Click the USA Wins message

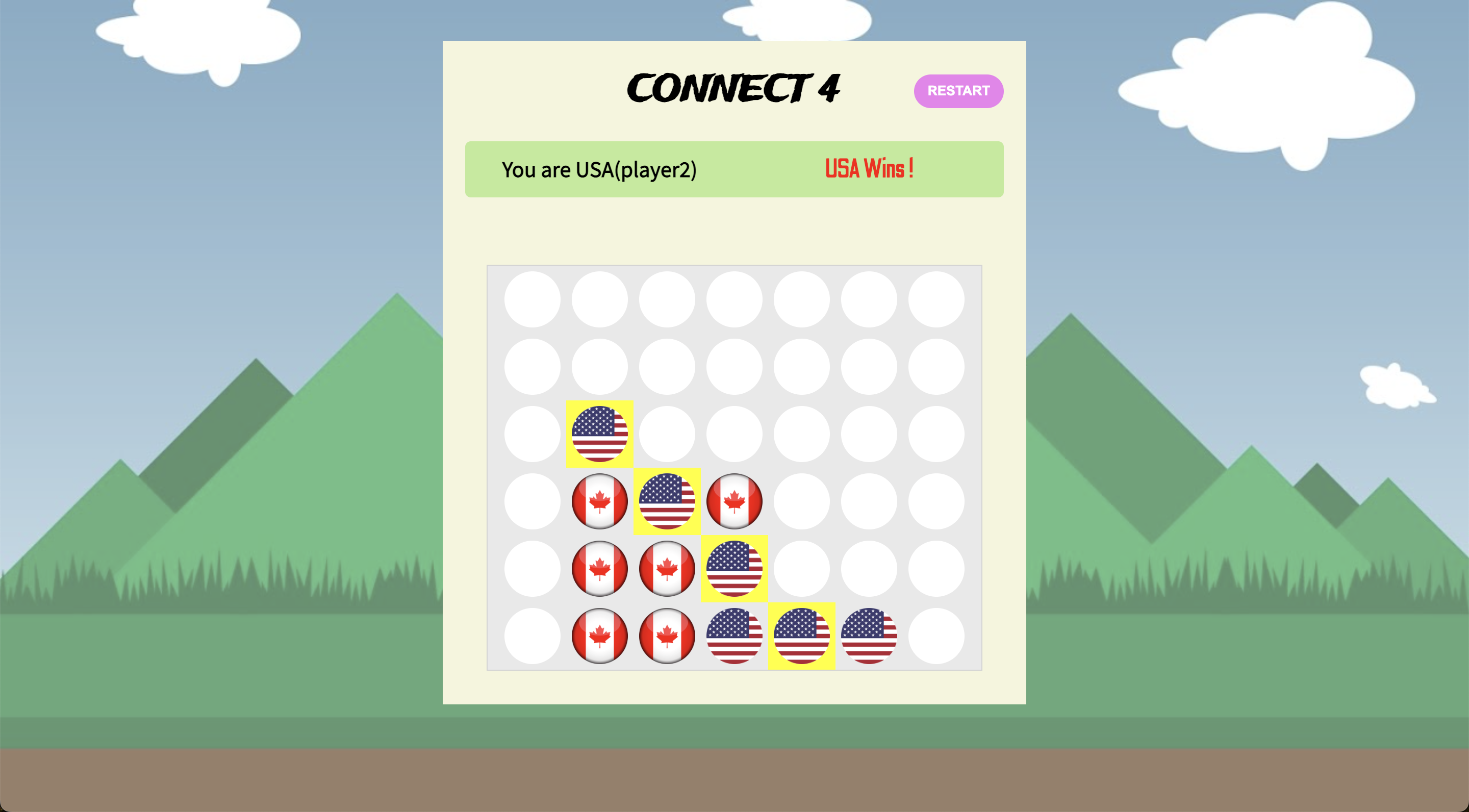(x=869, y=169)
